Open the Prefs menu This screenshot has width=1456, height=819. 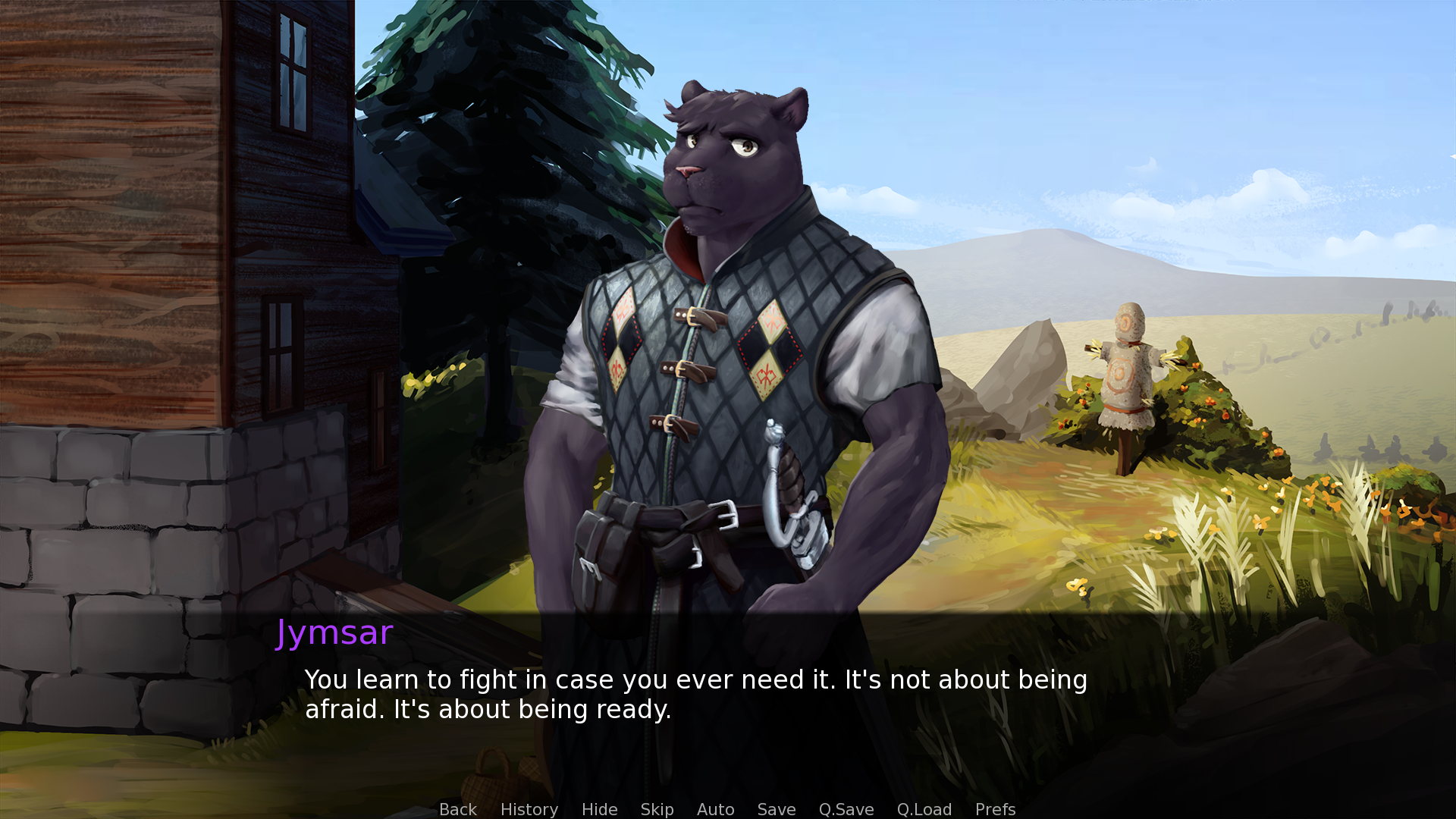point(995,809)
